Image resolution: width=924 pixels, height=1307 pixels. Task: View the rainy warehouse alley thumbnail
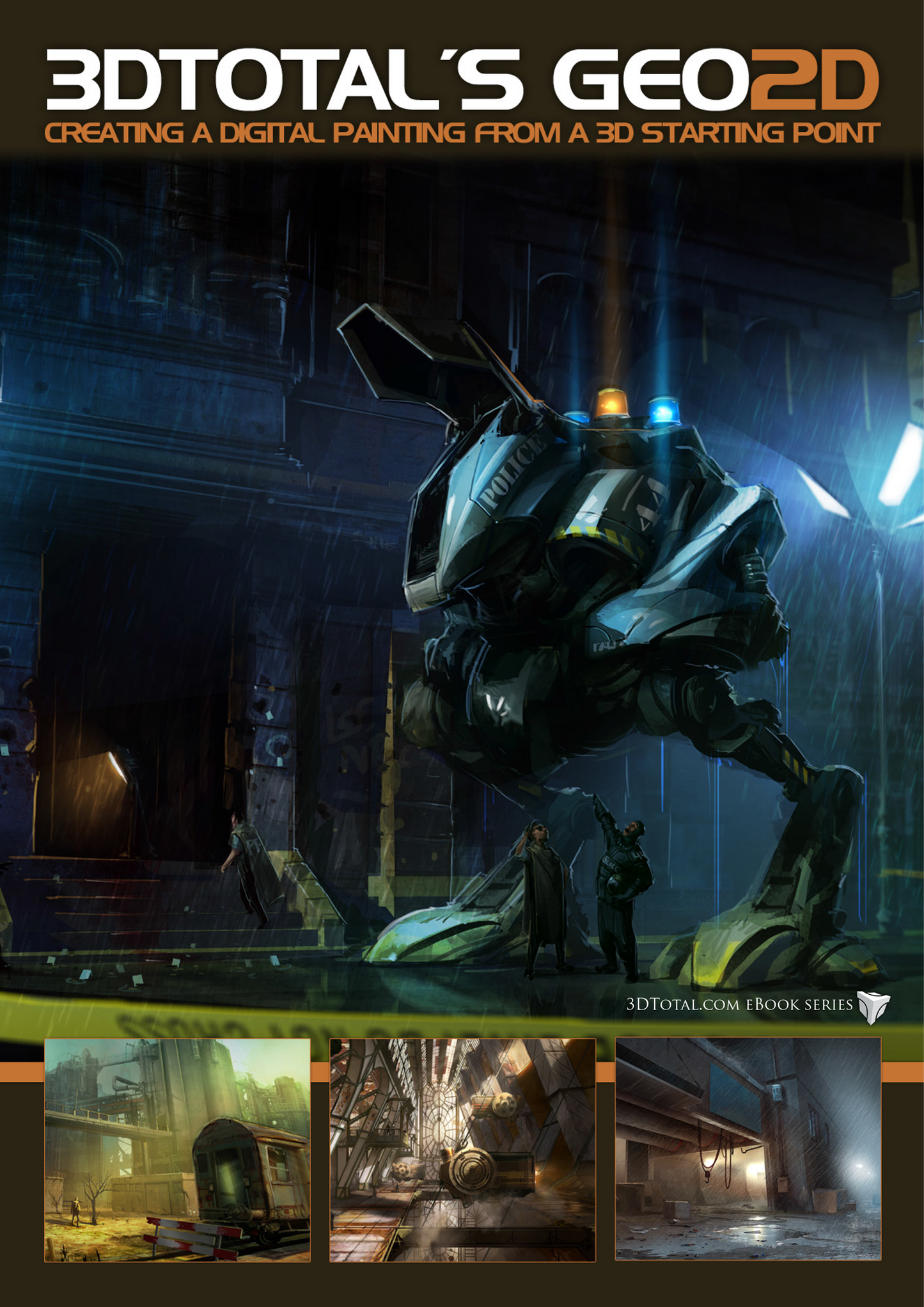pyautogui.click(x=748, y=1149)
